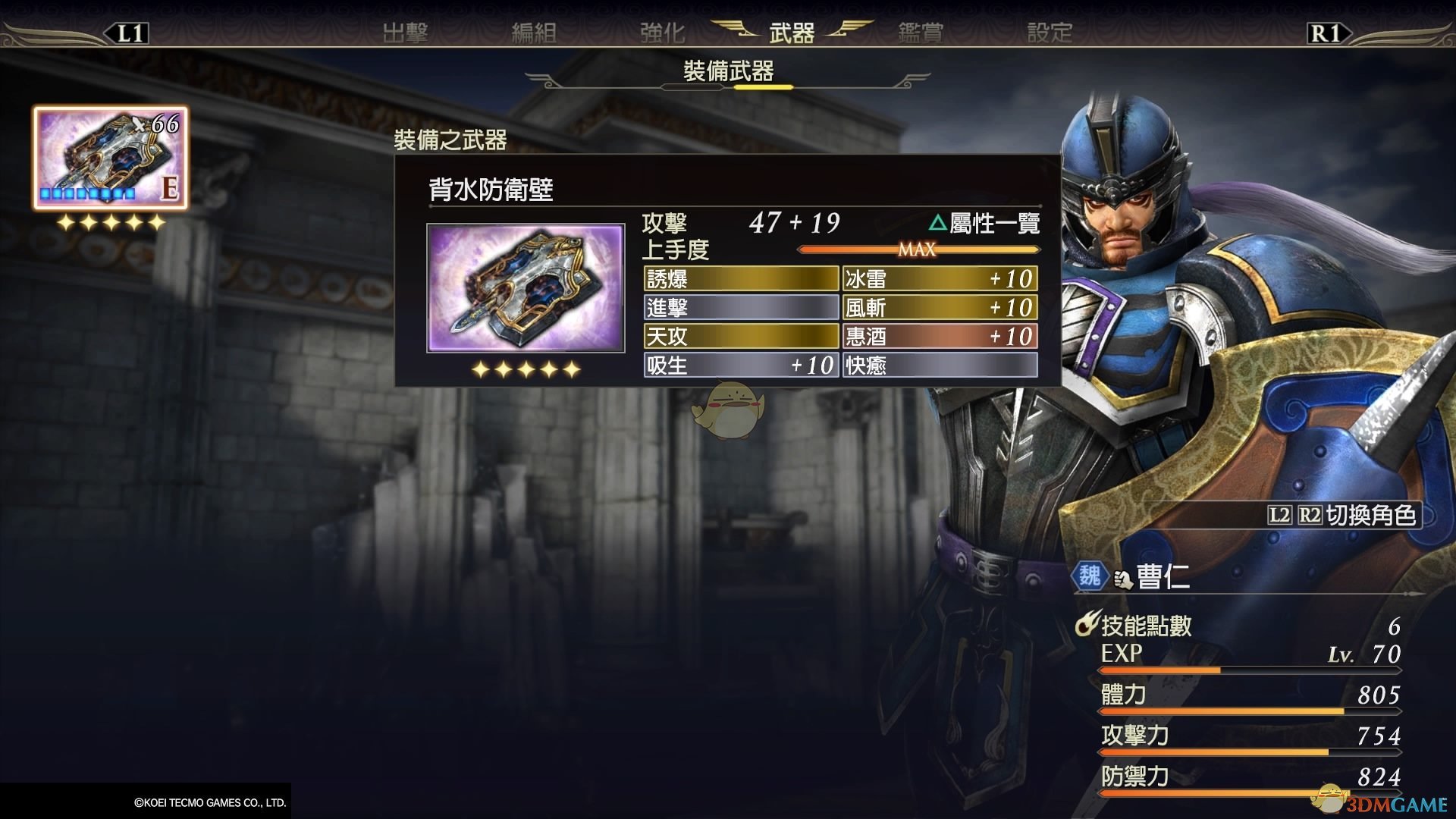The height and width of the screenshot is (819, 1456).
Task: Pick the 快癒 attribute row
Action: pyautogui.click(x=940, y=366)
